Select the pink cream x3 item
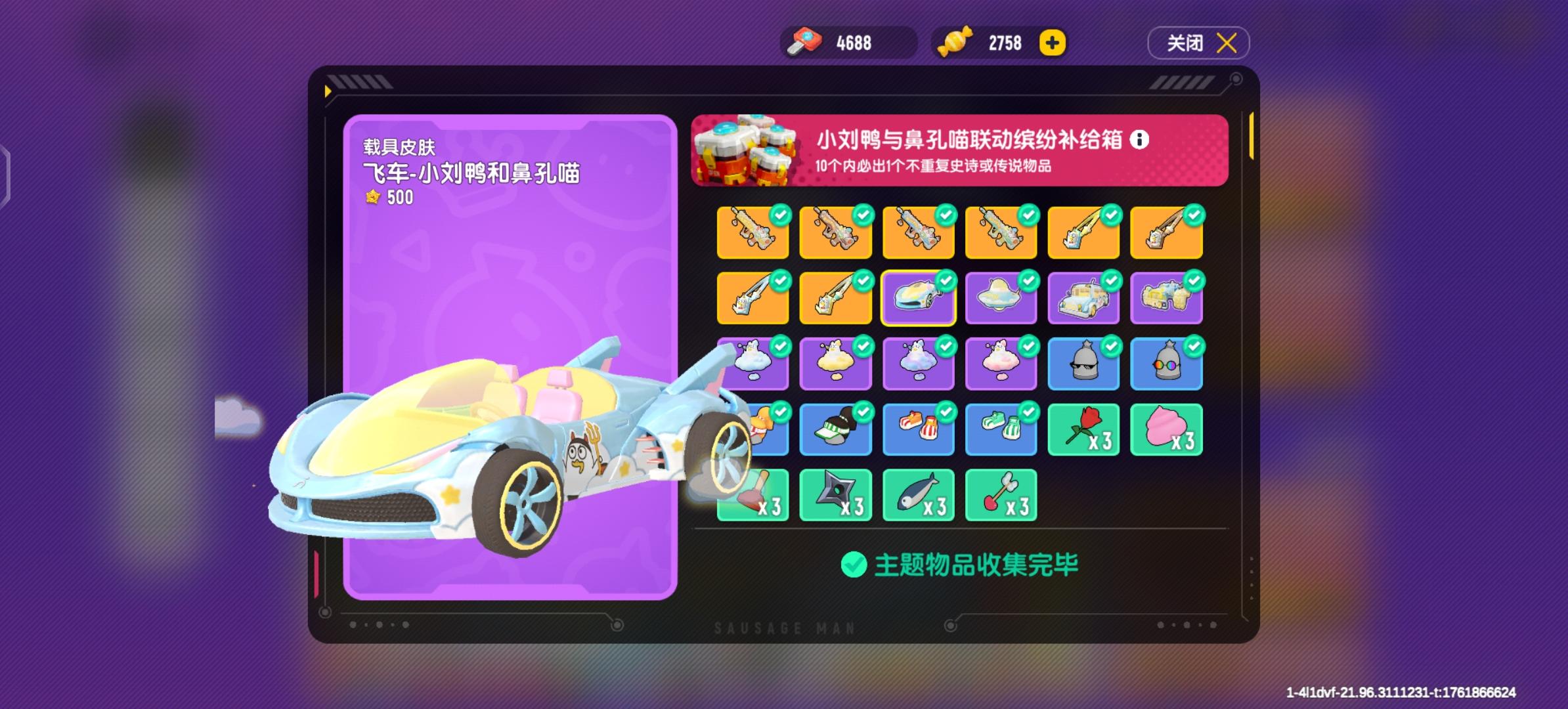The image size is (1568, 709). [1166, 429]
